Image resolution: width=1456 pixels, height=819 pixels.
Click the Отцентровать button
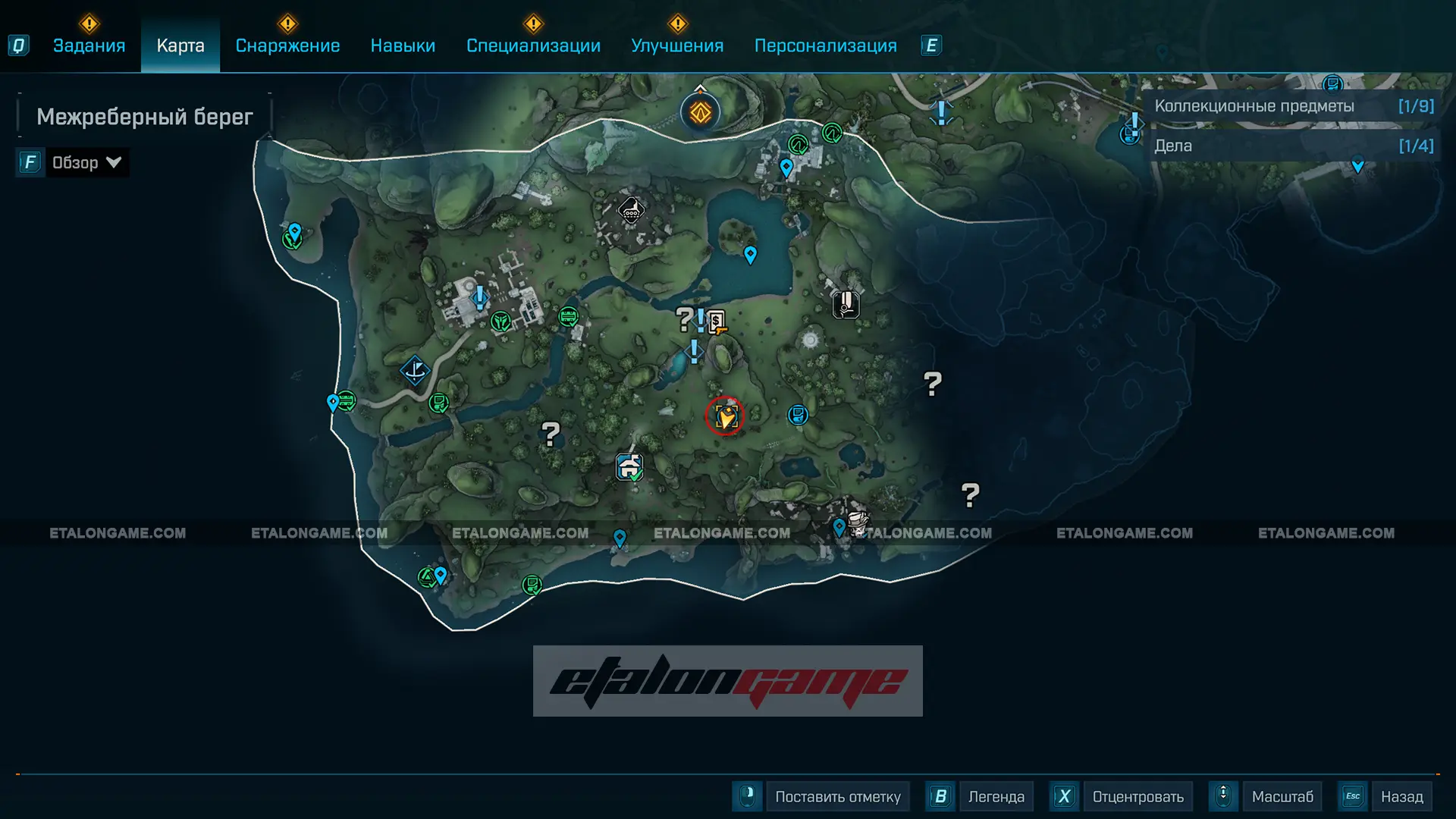click(1137, 796)
